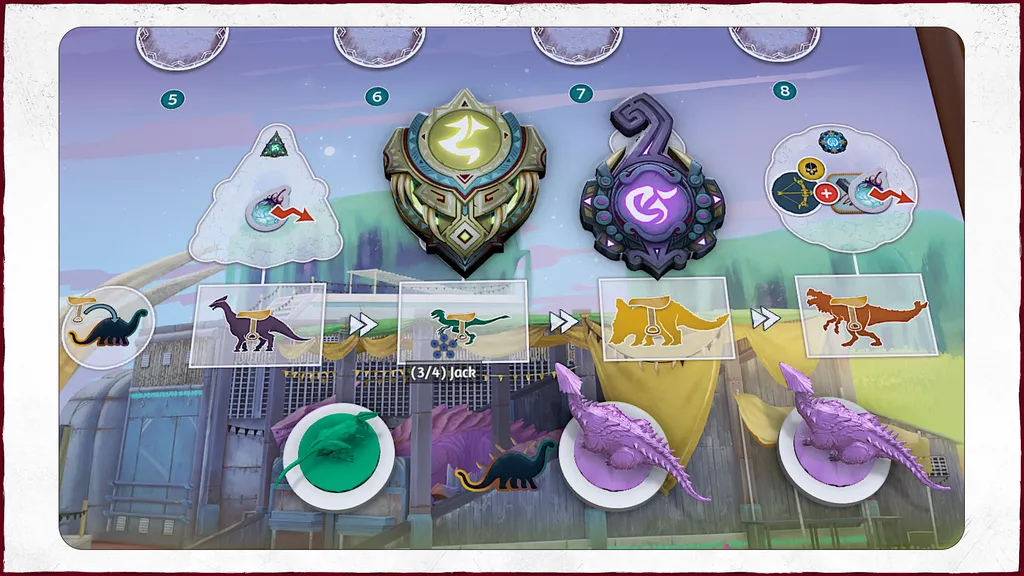Select the orange T-rex mount tile

(x=865, y=314)
